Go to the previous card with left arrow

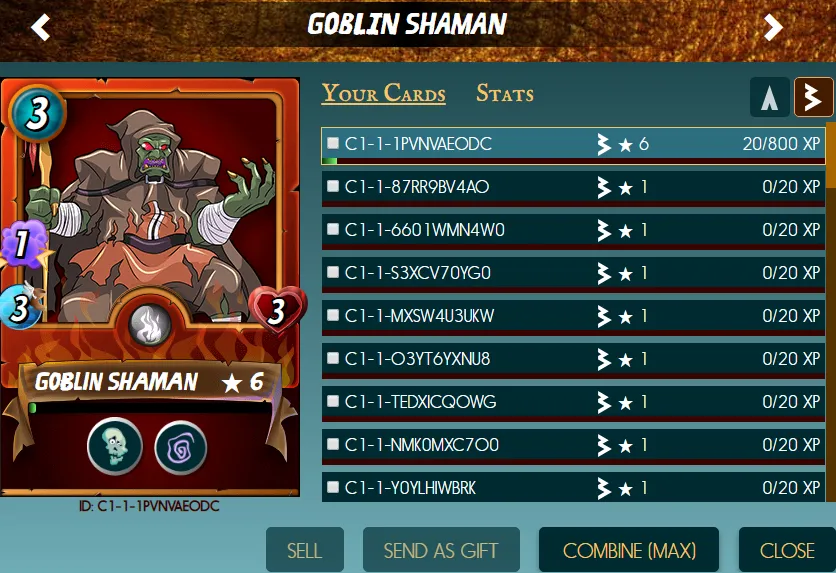click(40, 27)
